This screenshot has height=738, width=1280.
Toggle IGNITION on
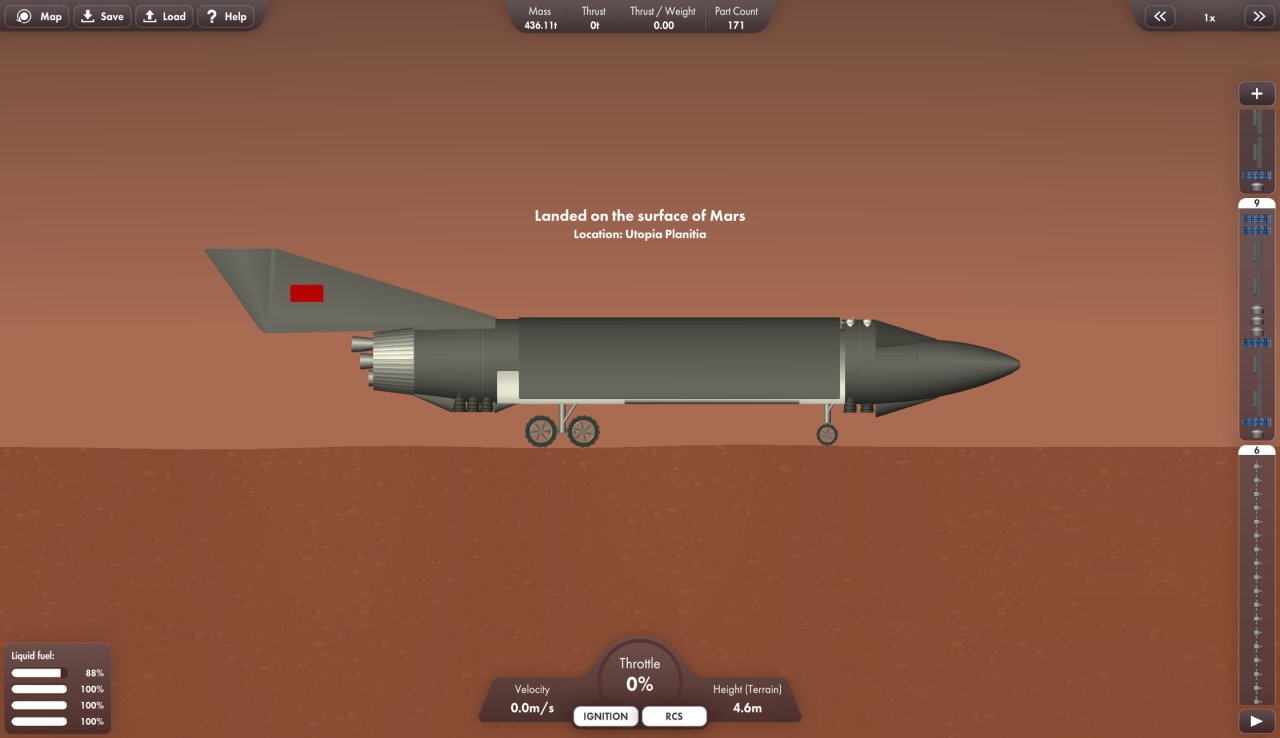point(604,716)
